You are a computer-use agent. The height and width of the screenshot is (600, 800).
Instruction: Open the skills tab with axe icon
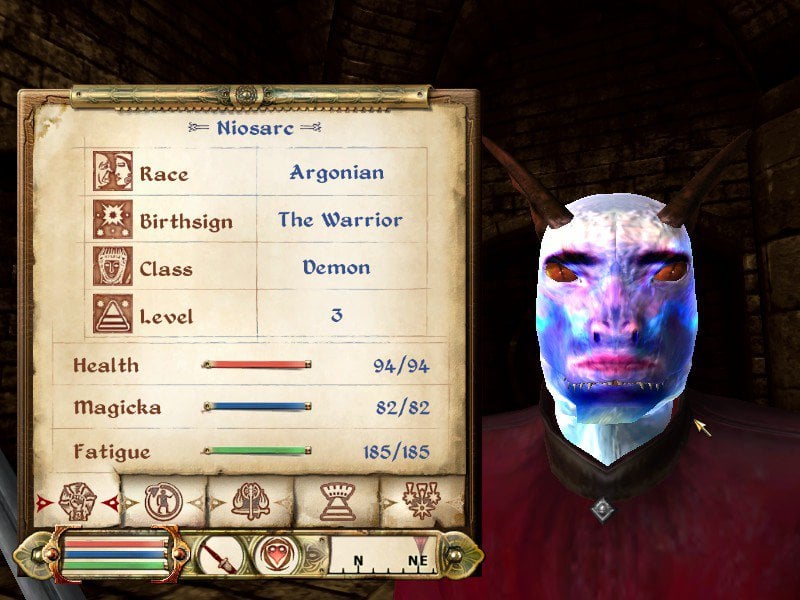coord(249,502)
